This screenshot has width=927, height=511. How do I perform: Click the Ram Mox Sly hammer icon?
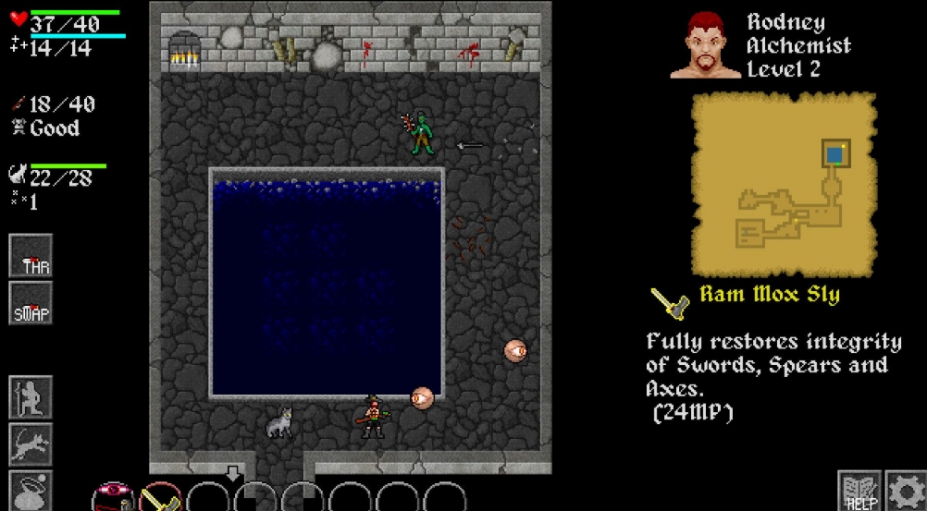coord(668,301)
